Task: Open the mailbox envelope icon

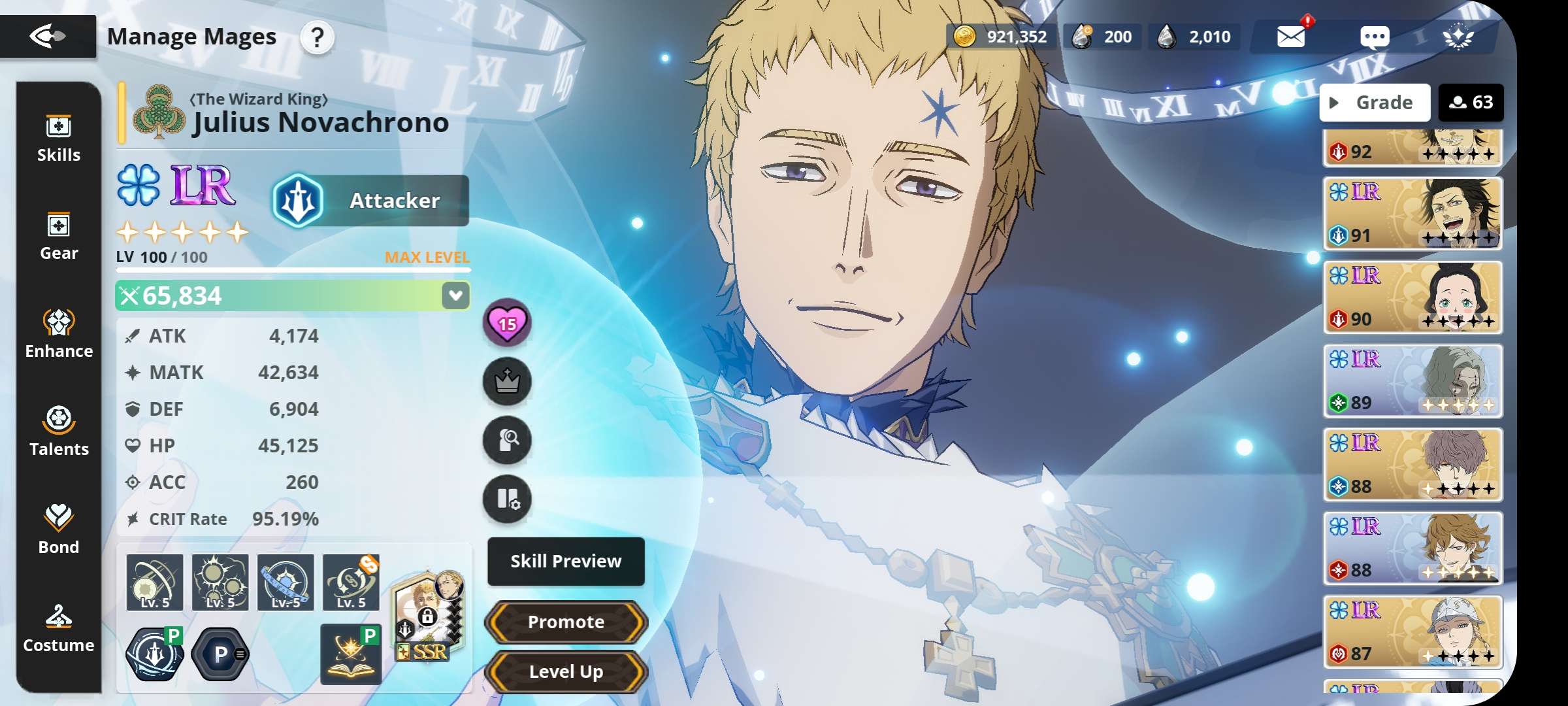Action: pos(1291,37)
